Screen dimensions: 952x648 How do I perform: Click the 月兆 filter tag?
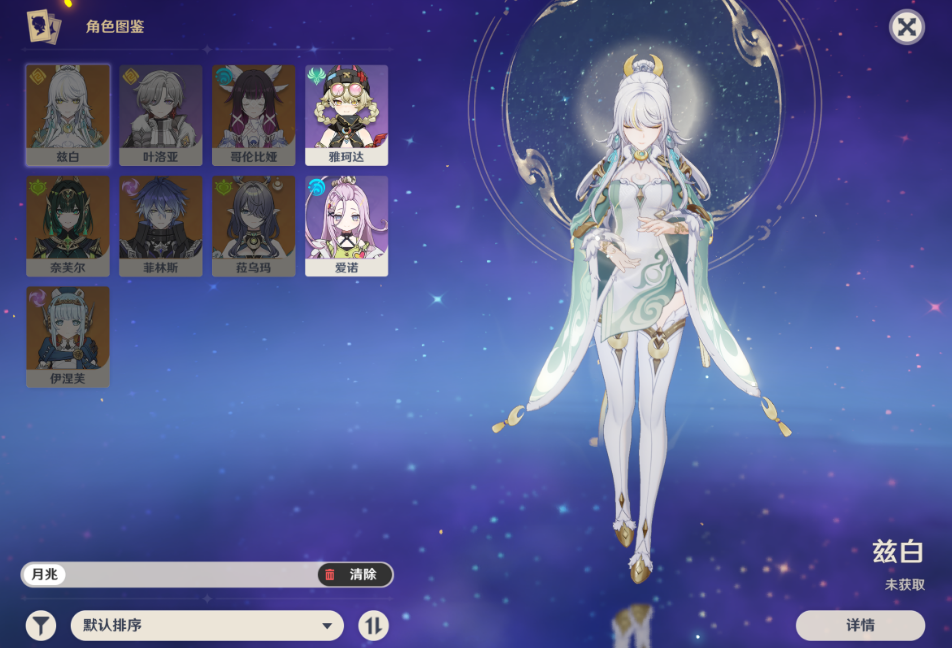coord(44,574)
